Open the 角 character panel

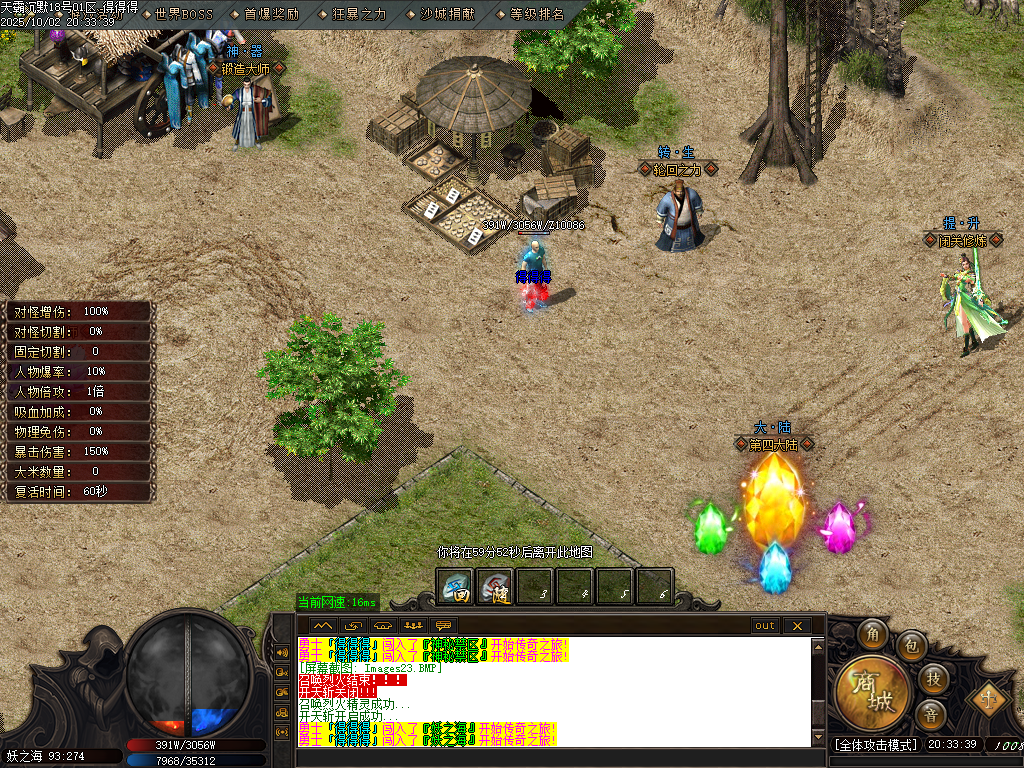(x=874, y=635)
